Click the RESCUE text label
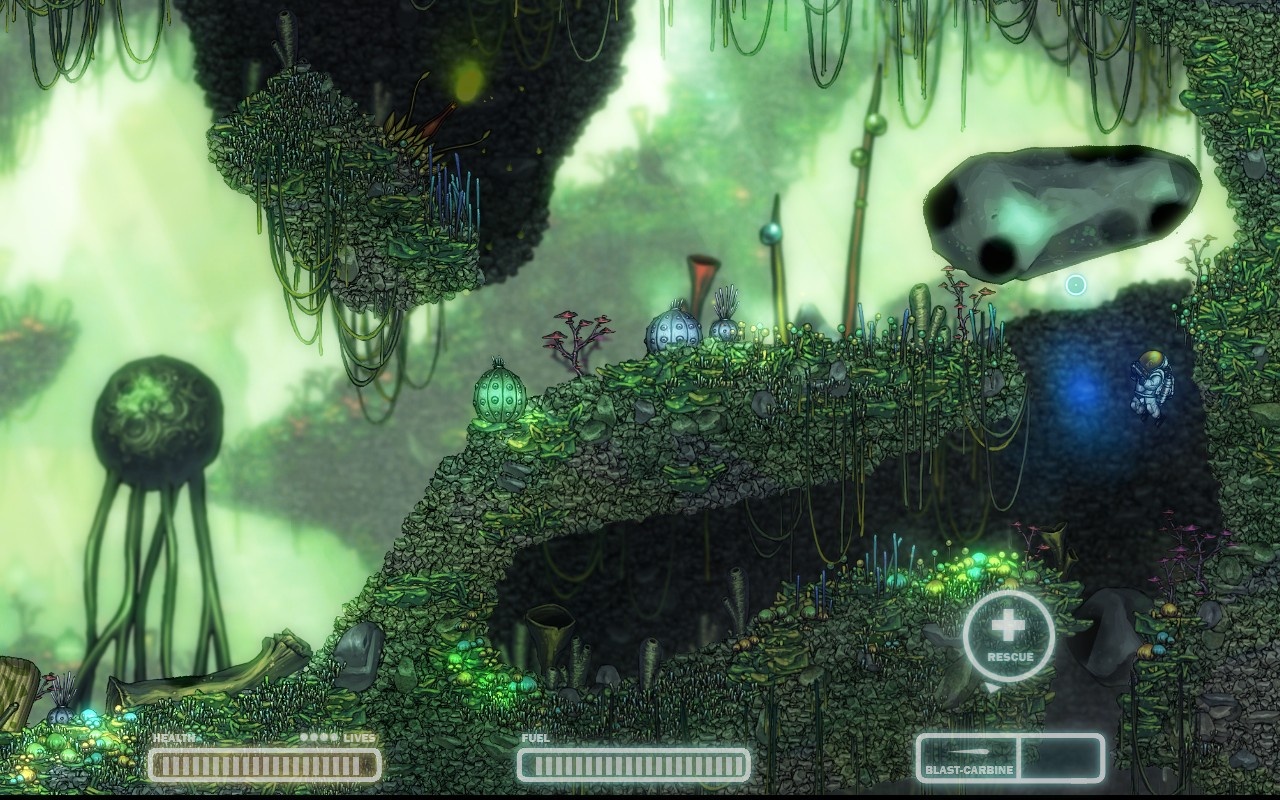The height and width of the screenshot is (800, 1280). pos(1012,658)
